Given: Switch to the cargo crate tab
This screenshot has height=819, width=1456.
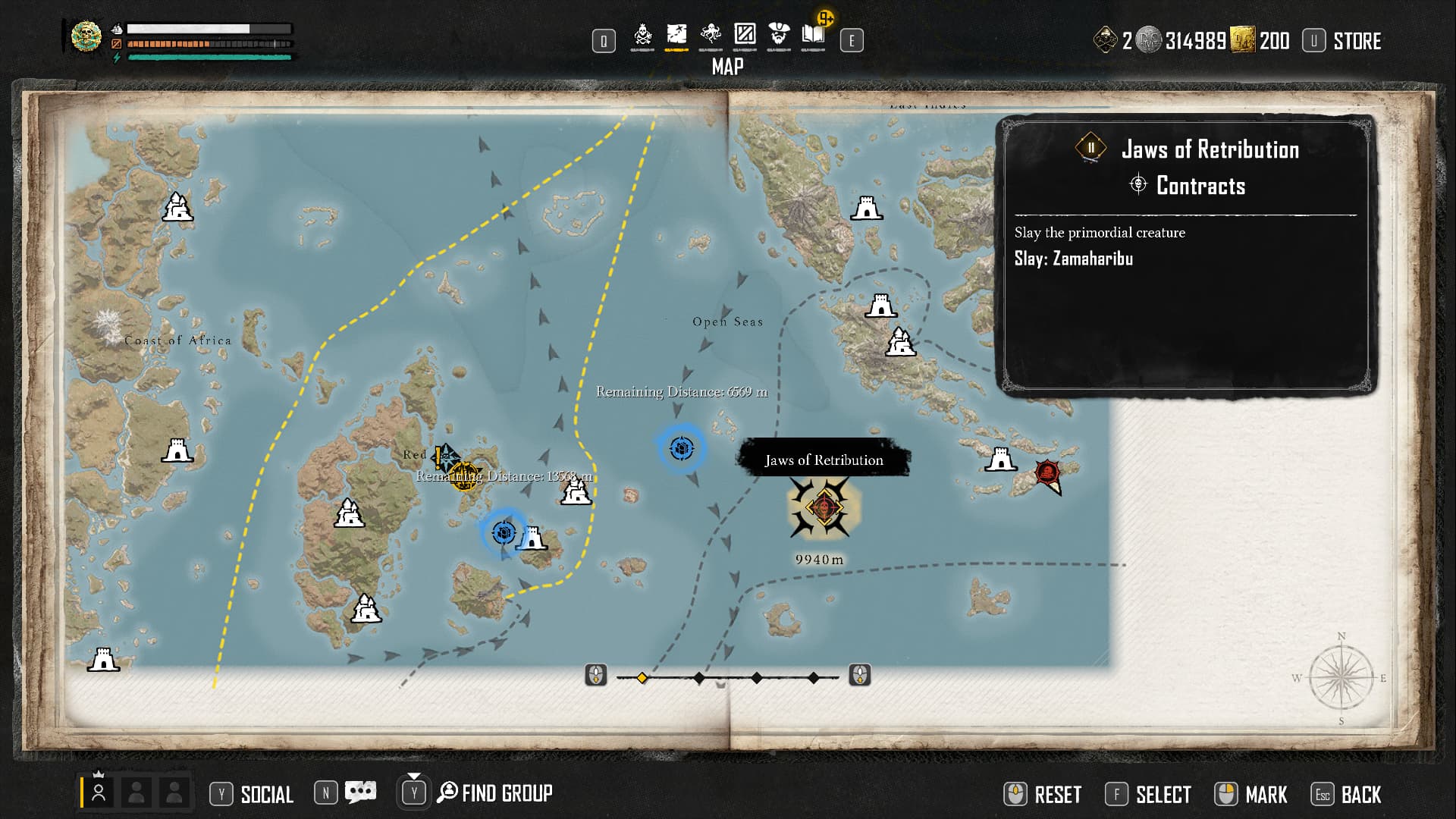Looking at the screenshot, I should [x=745, y=35].
